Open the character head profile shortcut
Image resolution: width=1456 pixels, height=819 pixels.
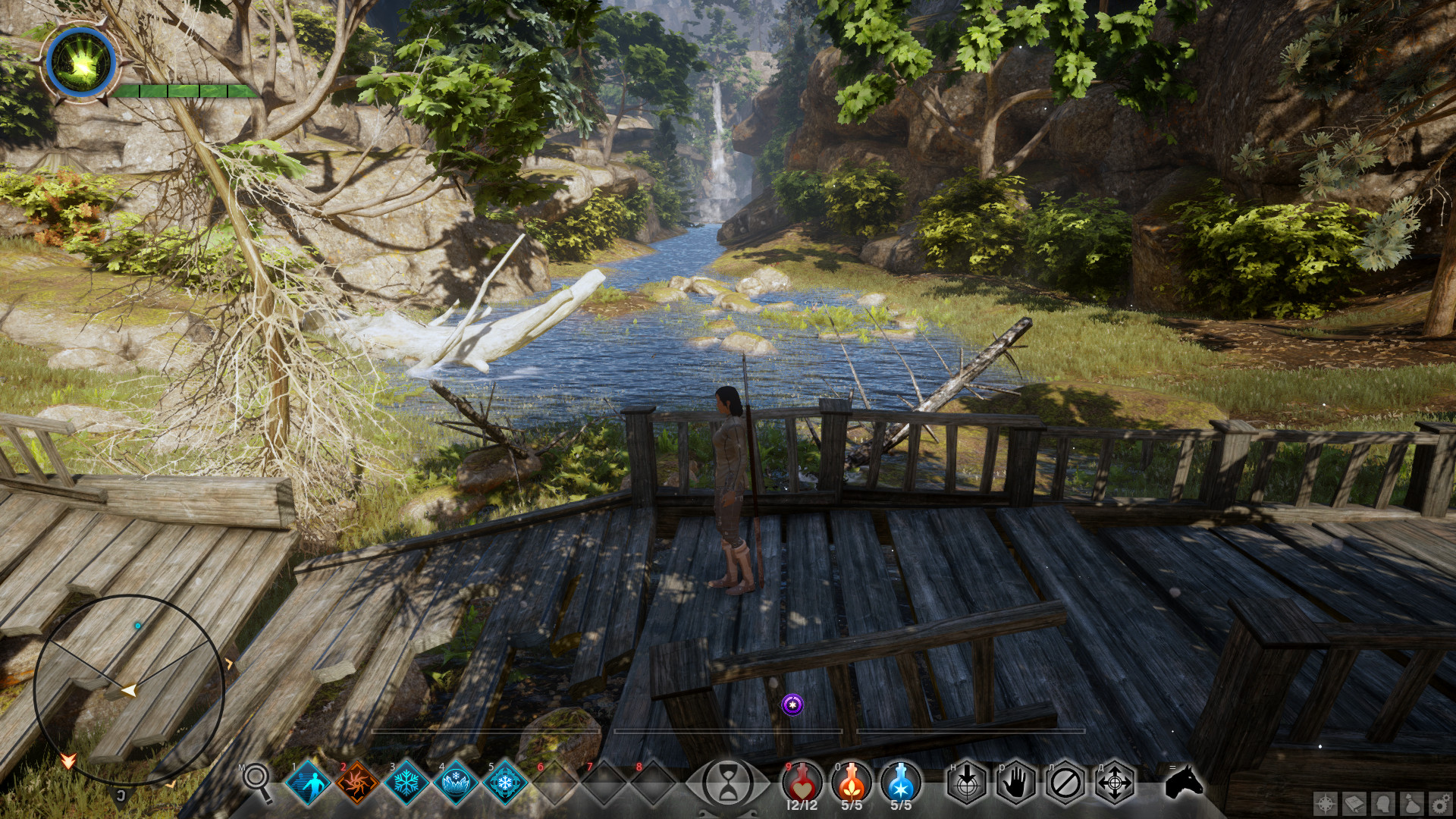(1383, 804)
